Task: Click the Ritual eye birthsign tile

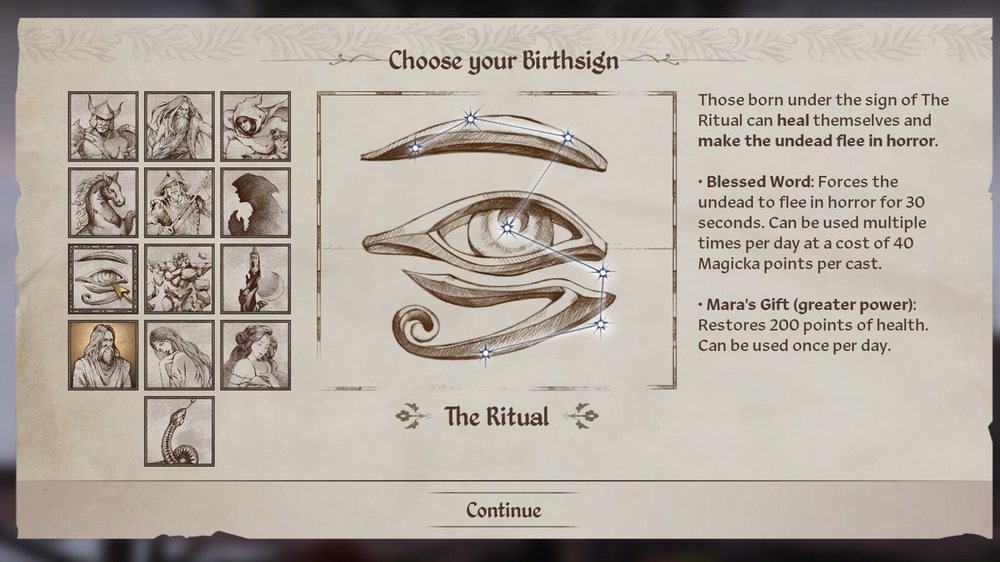Action: pyautogui.click(x=103, y=279)
